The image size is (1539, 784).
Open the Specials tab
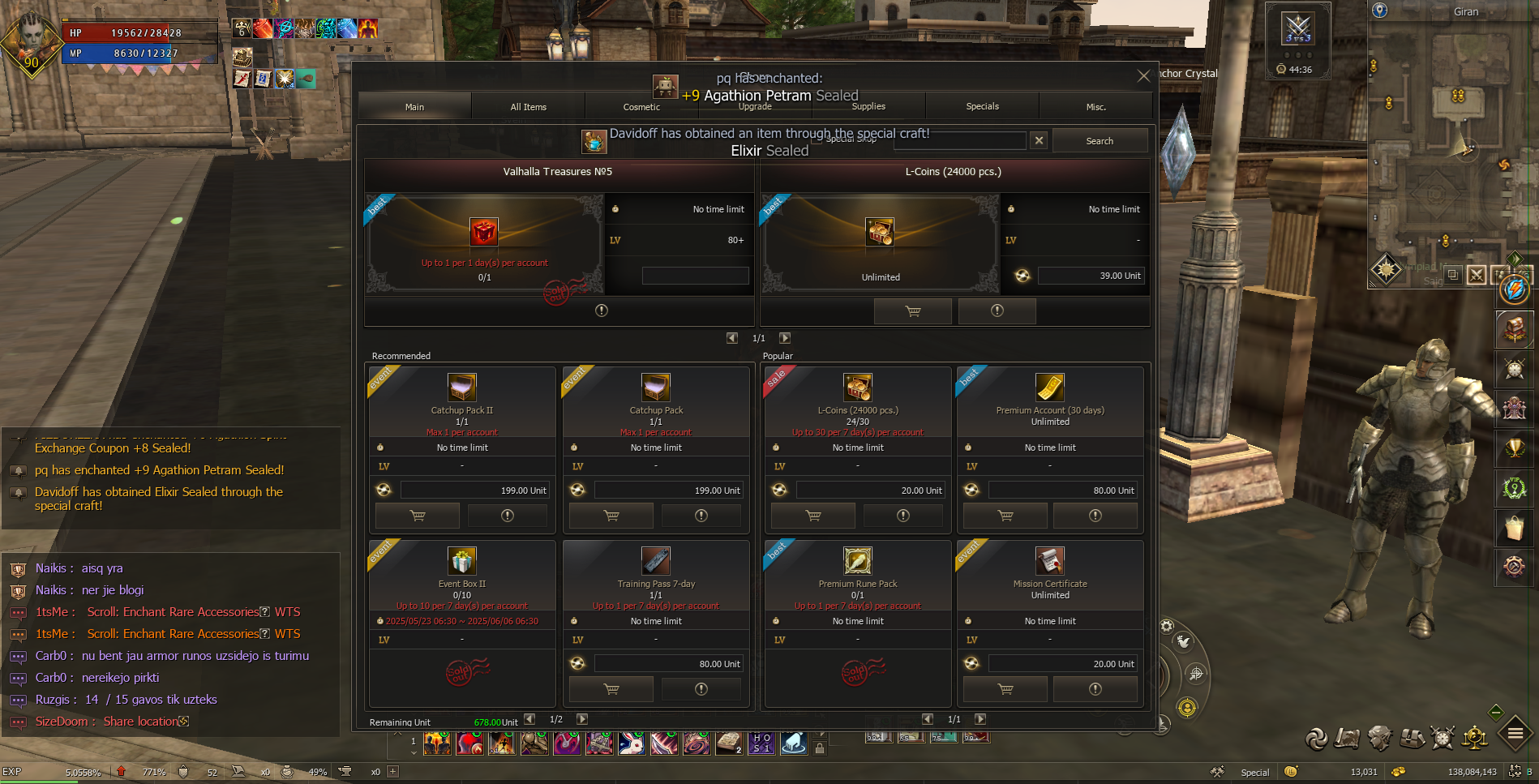point(982,107)
